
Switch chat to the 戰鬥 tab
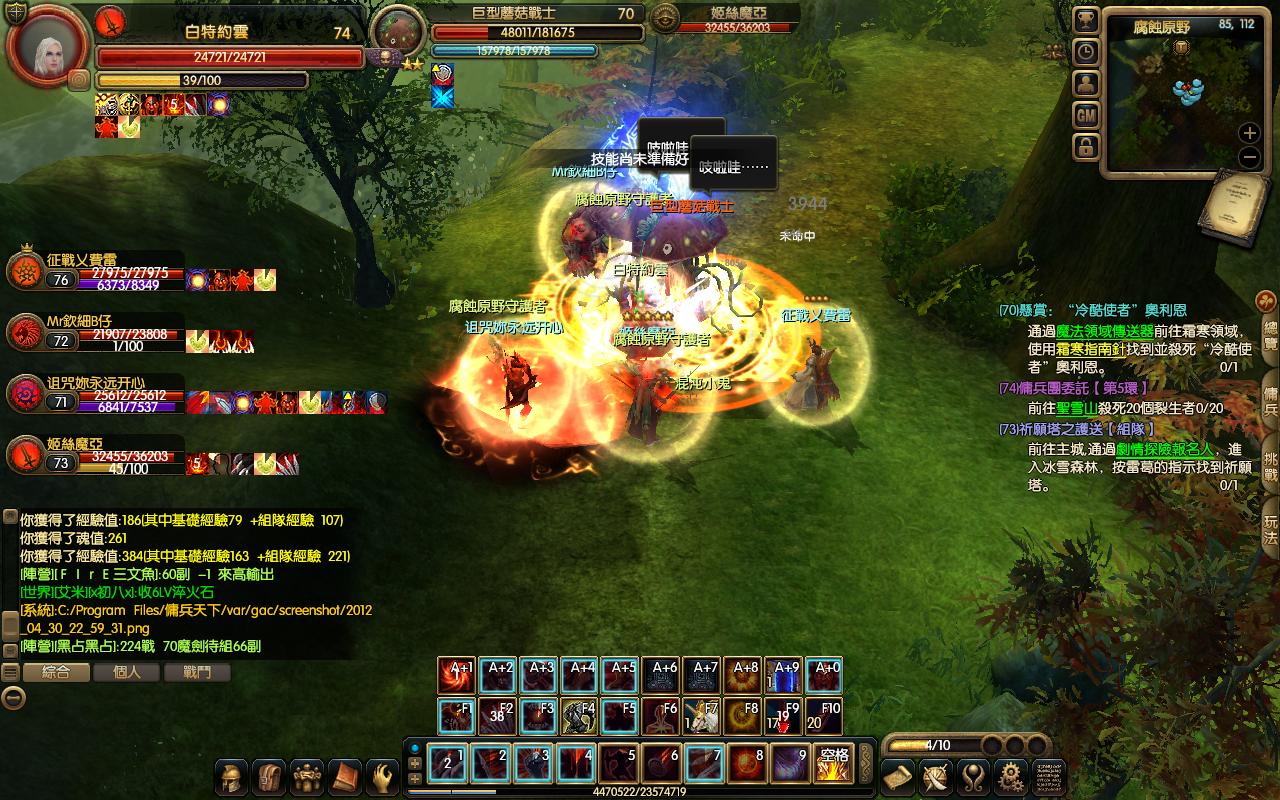[x=198, y=672]
